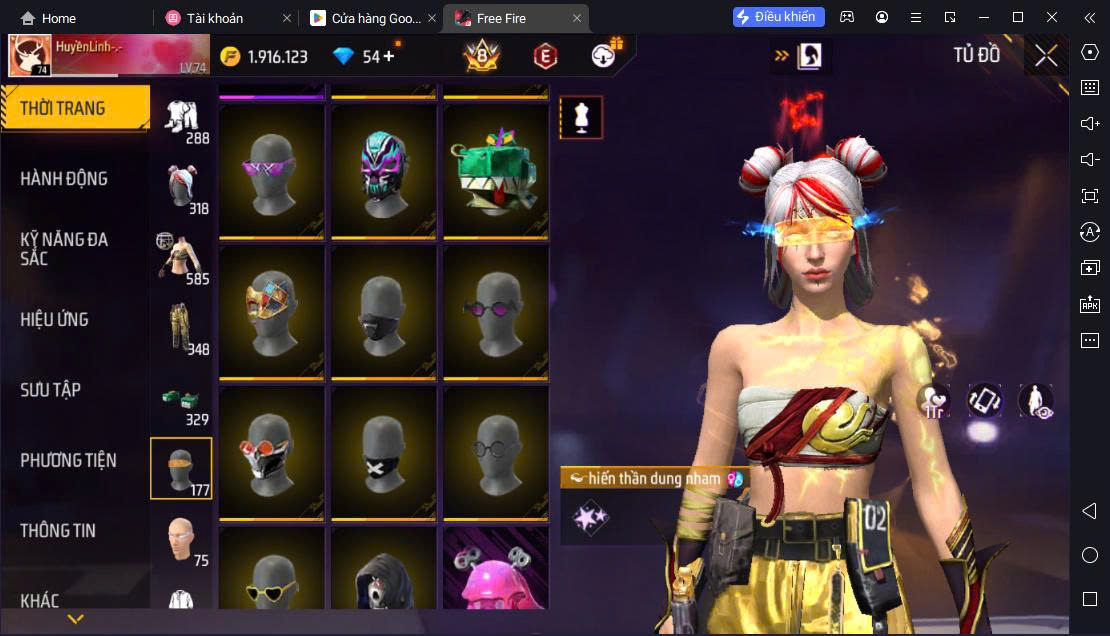Select the Kỹ Năng Đa Sắc tab
Screen dimensions: 1110x636
(x=64, y=249)
